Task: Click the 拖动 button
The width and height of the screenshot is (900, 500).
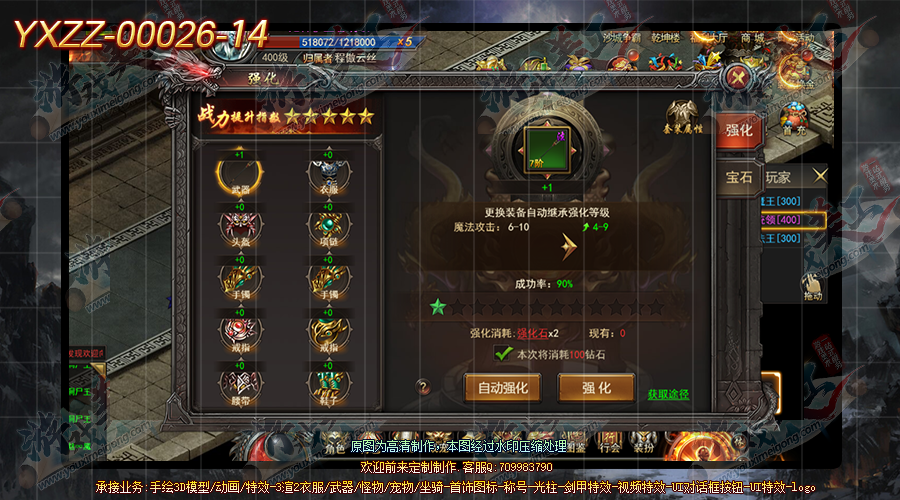Action: tap(812, 287)
